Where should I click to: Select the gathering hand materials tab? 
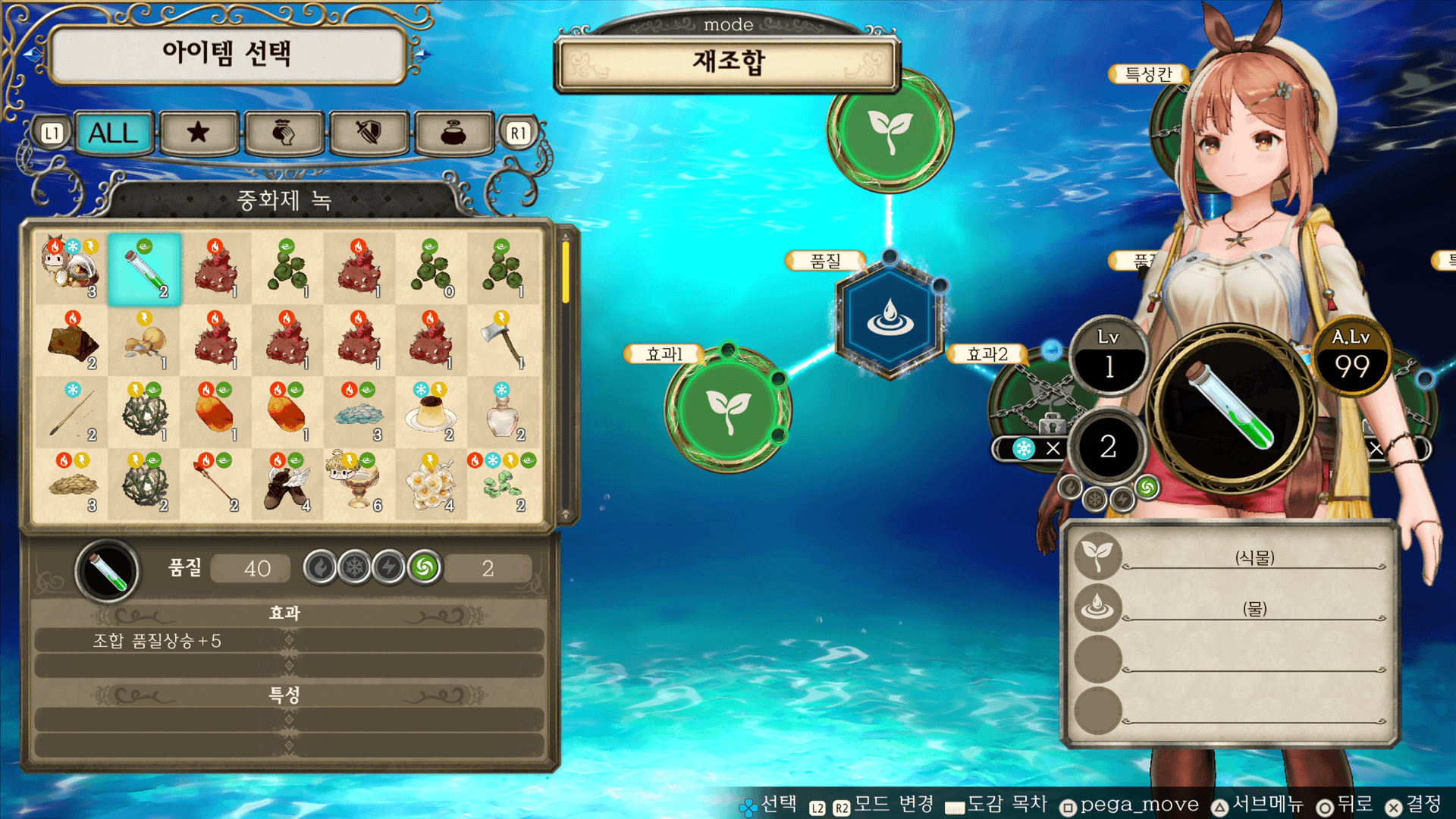(284, 133)
